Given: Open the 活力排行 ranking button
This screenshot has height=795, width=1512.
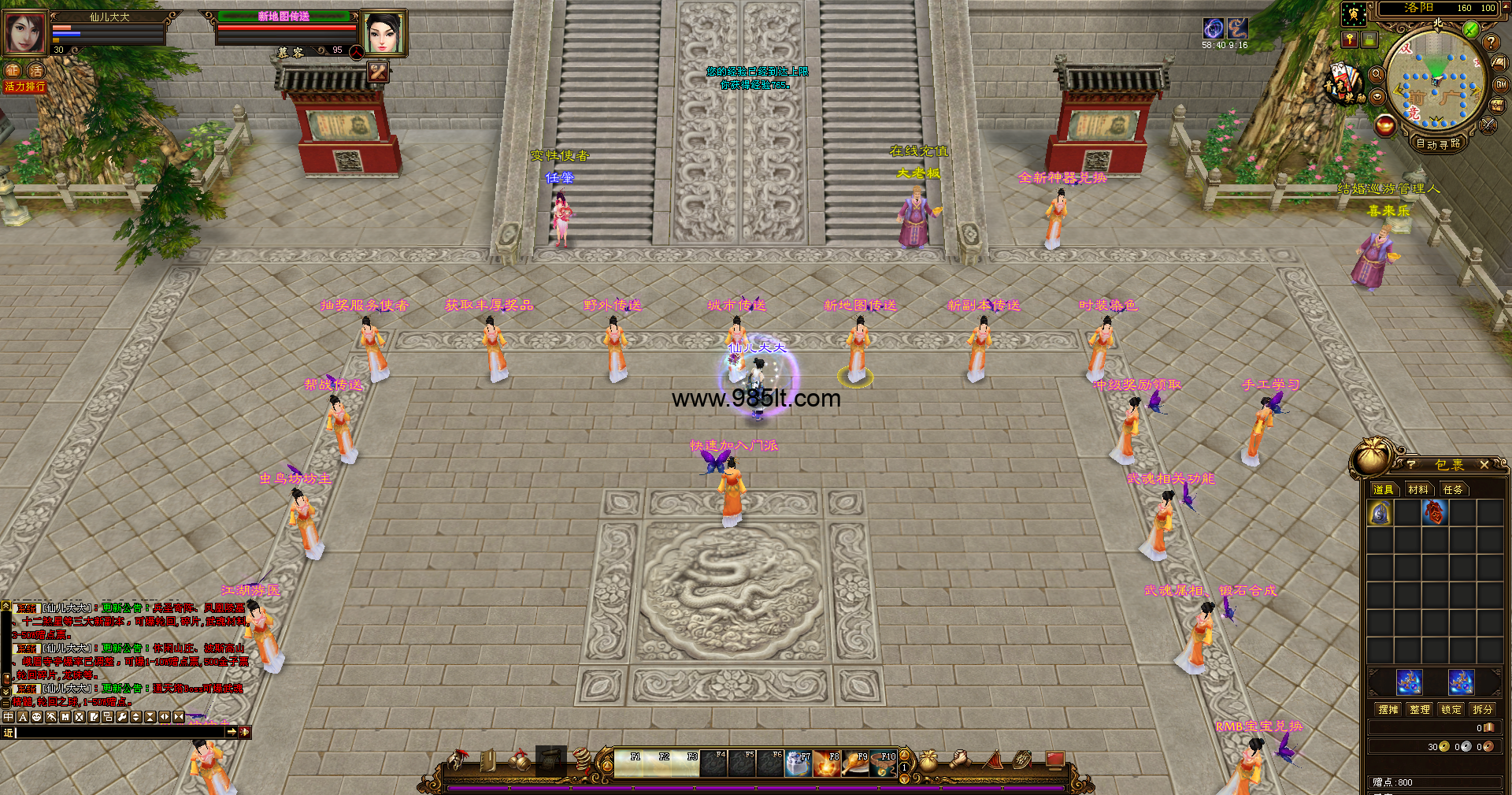Looking at the screenshot, I should [24, 87].
